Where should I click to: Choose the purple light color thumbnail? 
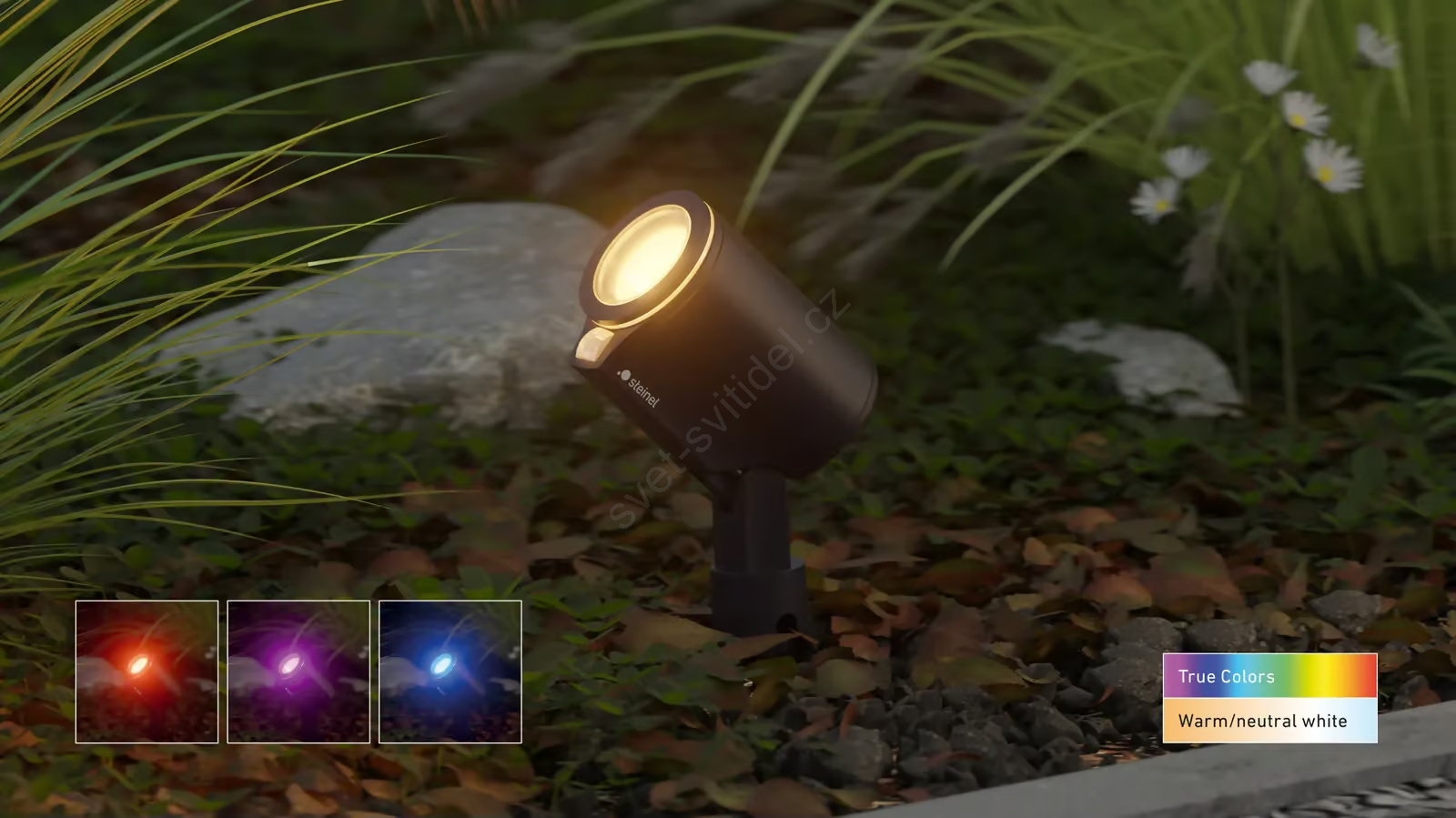[298, 672]
